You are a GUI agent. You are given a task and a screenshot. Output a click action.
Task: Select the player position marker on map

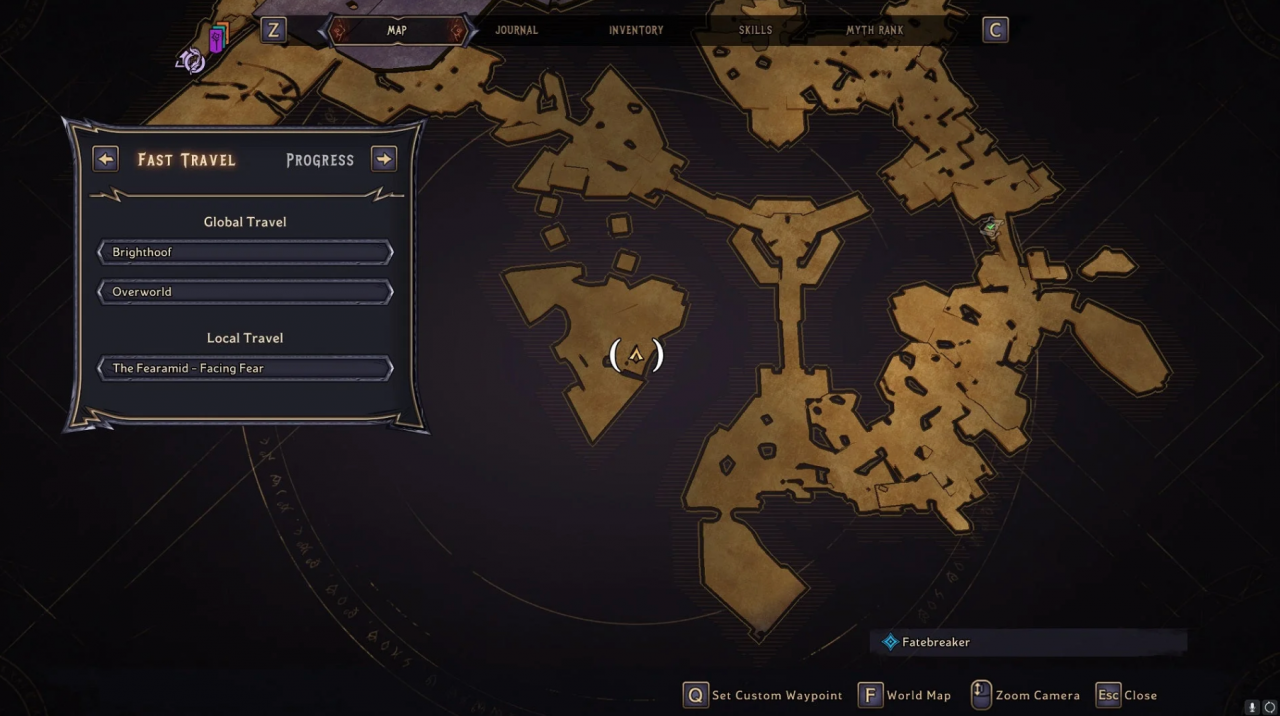coord(636,355)
